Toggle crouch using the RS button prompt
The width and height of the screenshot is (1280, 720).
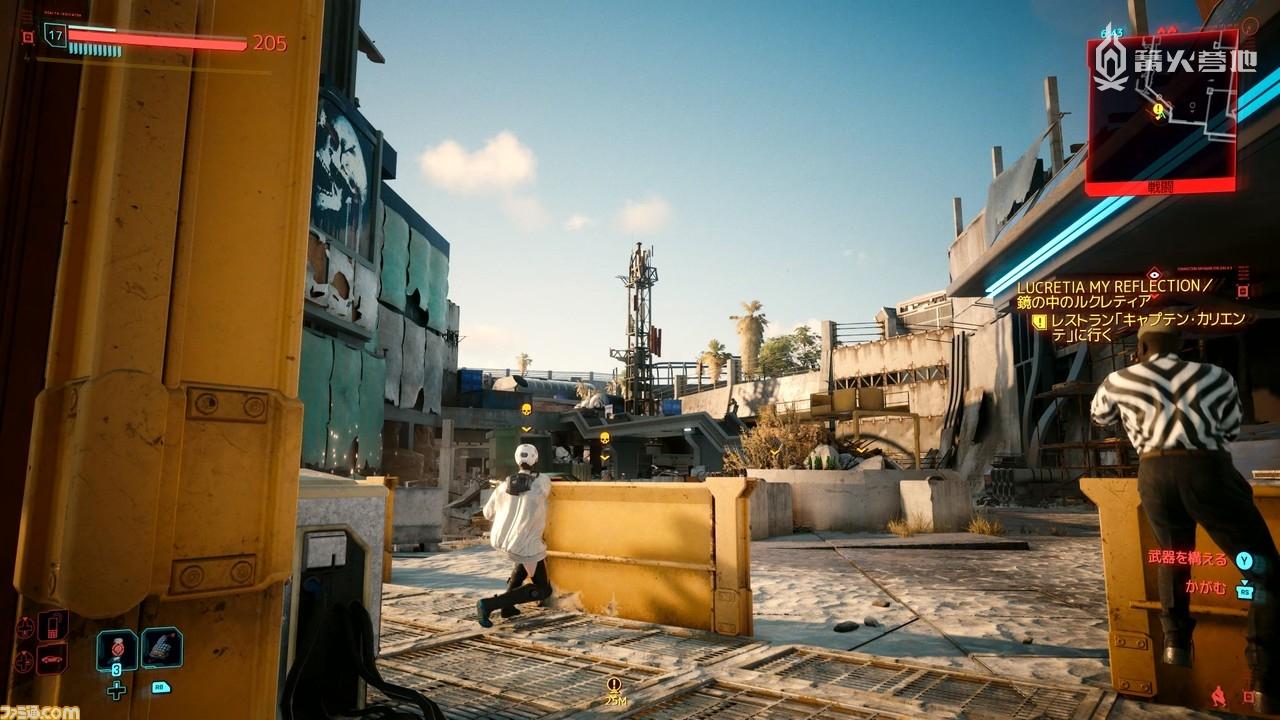coord(1244,592)
